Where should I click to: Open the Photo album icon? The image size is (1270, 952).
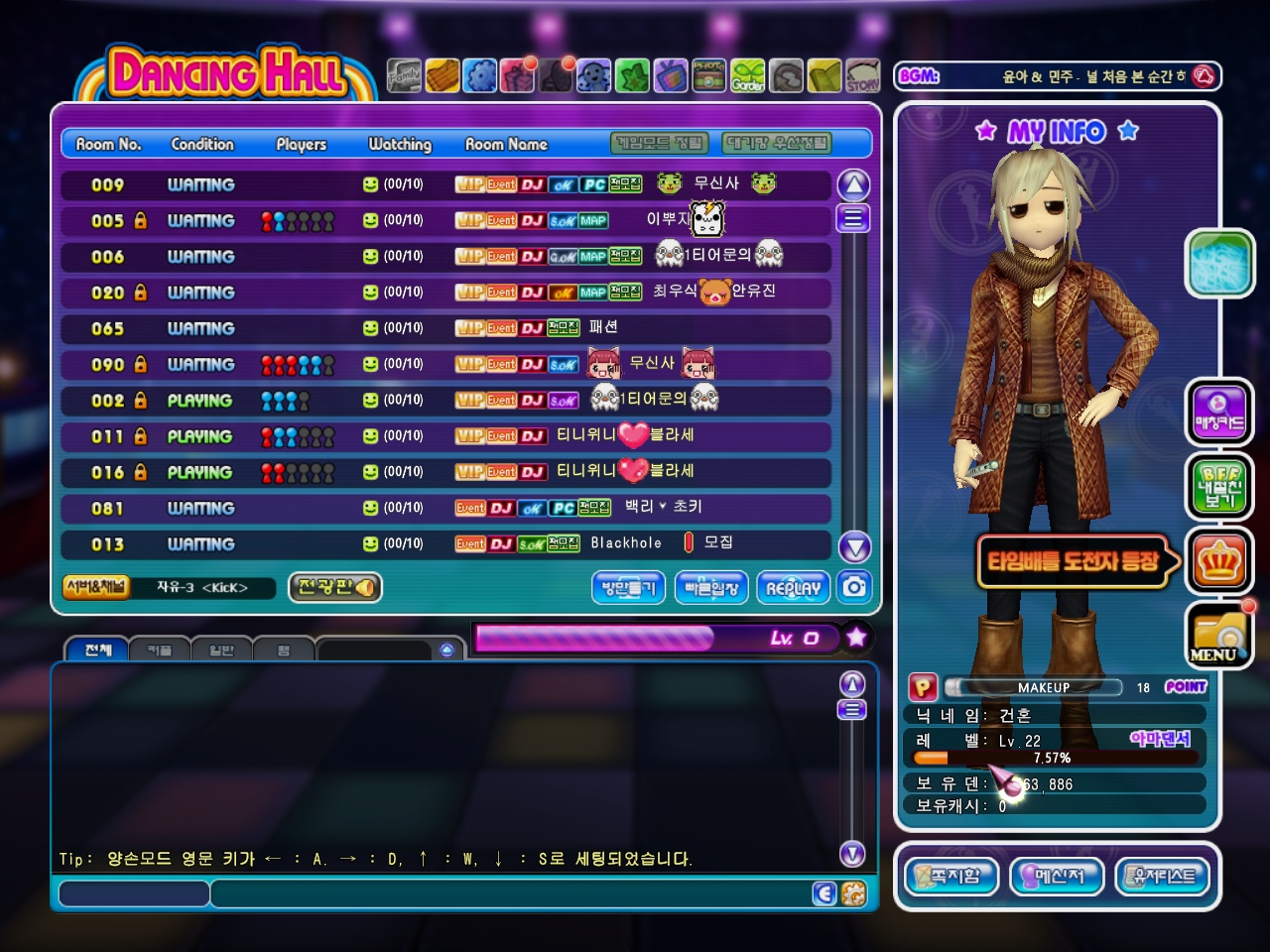[x=708, y=75]
